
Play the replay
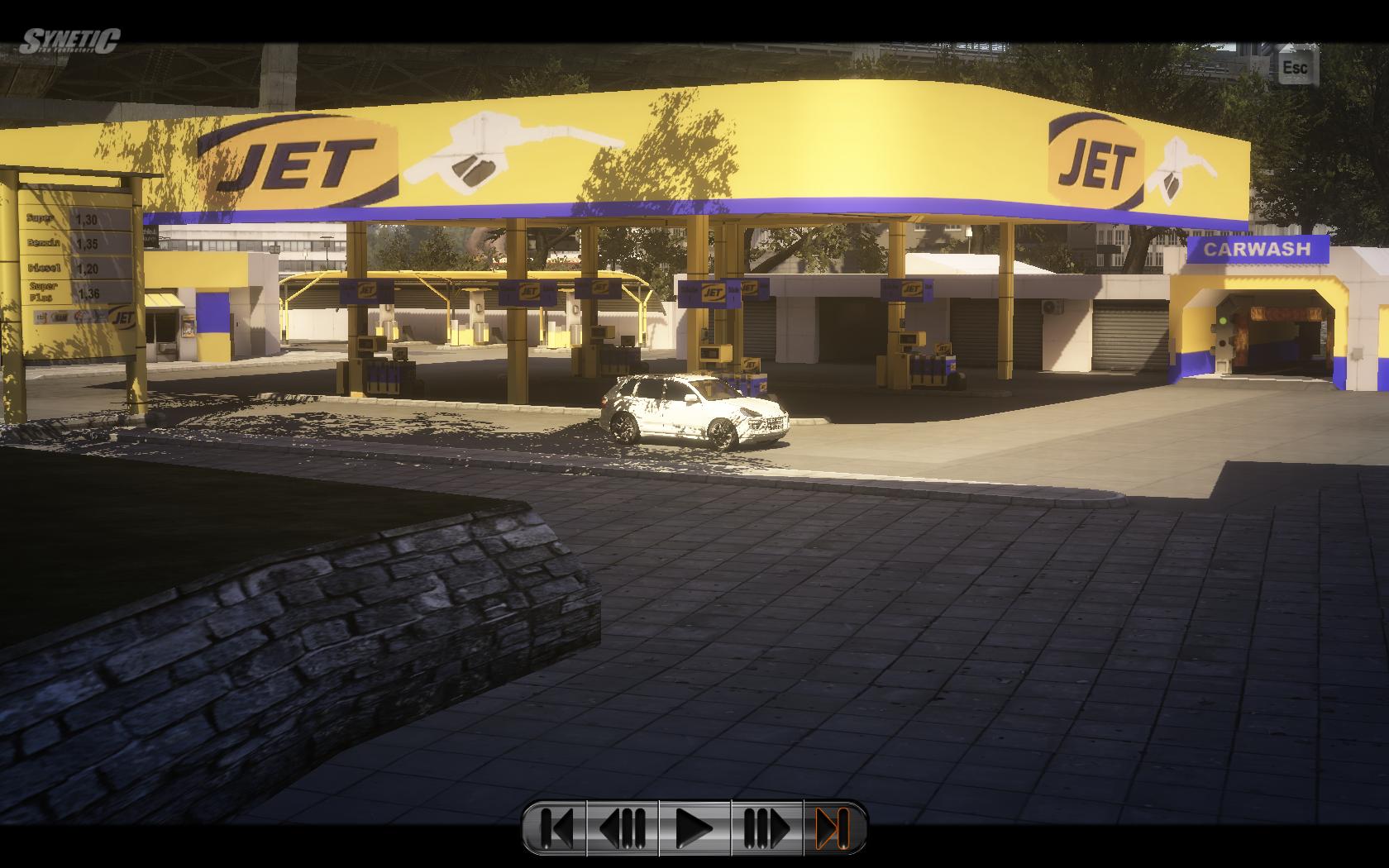point(694,827)
